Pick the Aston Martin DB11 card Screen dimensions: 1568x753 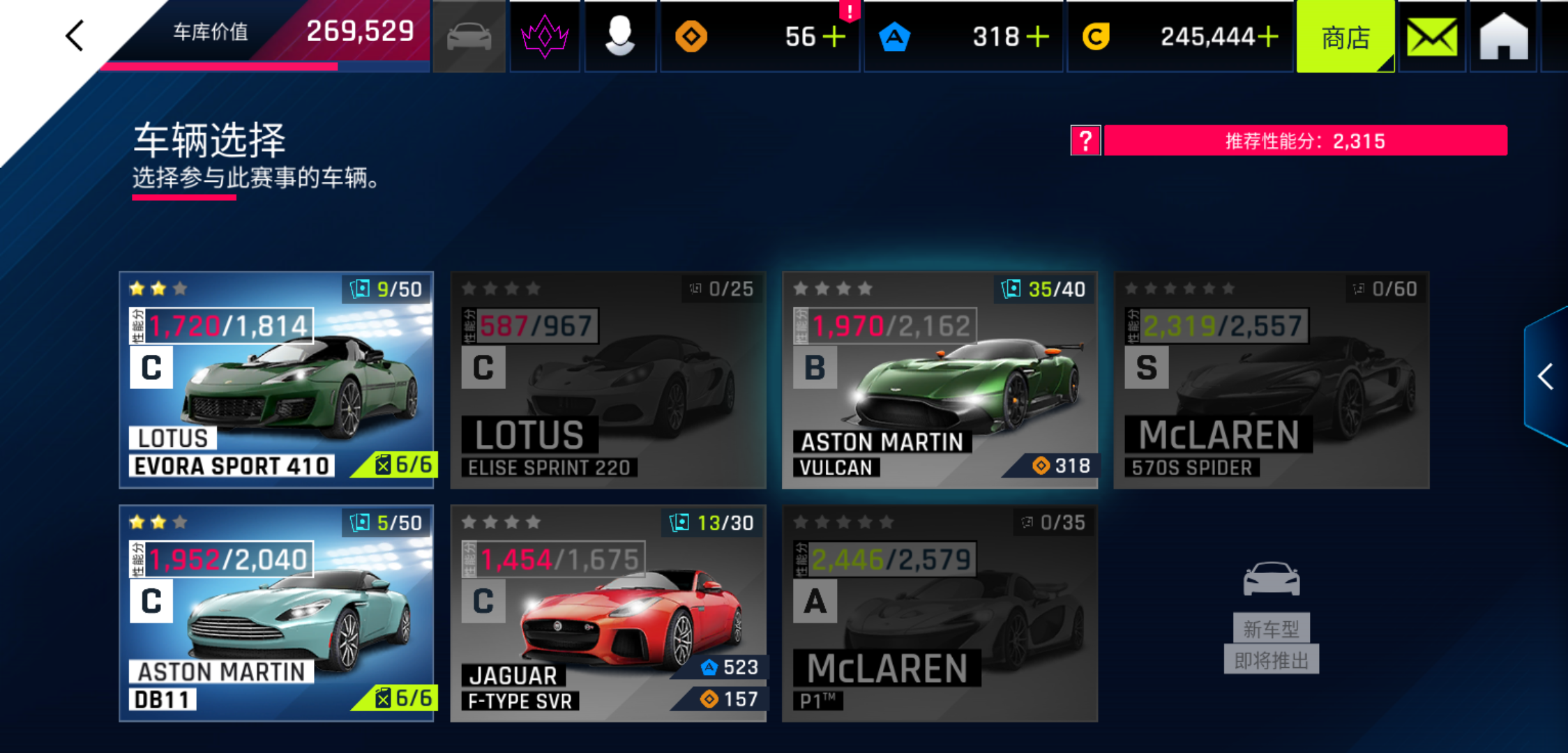click(277, 613)
